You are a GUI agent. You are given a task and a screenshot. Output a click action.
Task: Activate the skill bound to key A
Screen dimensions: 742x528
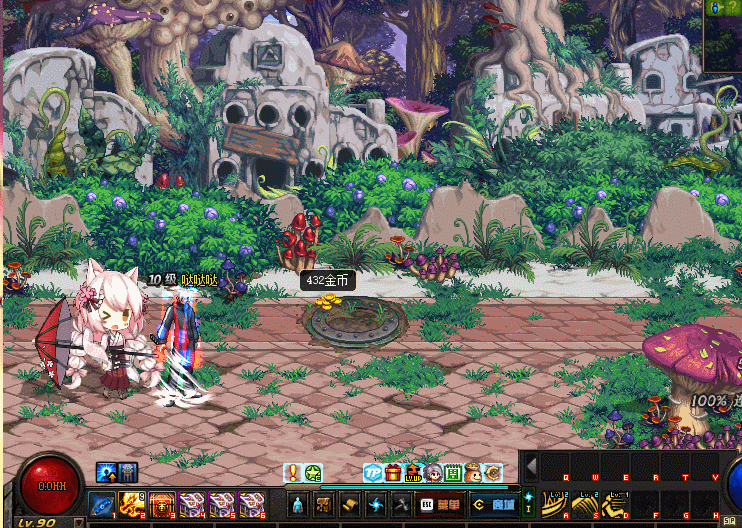[x=555, y=502]
